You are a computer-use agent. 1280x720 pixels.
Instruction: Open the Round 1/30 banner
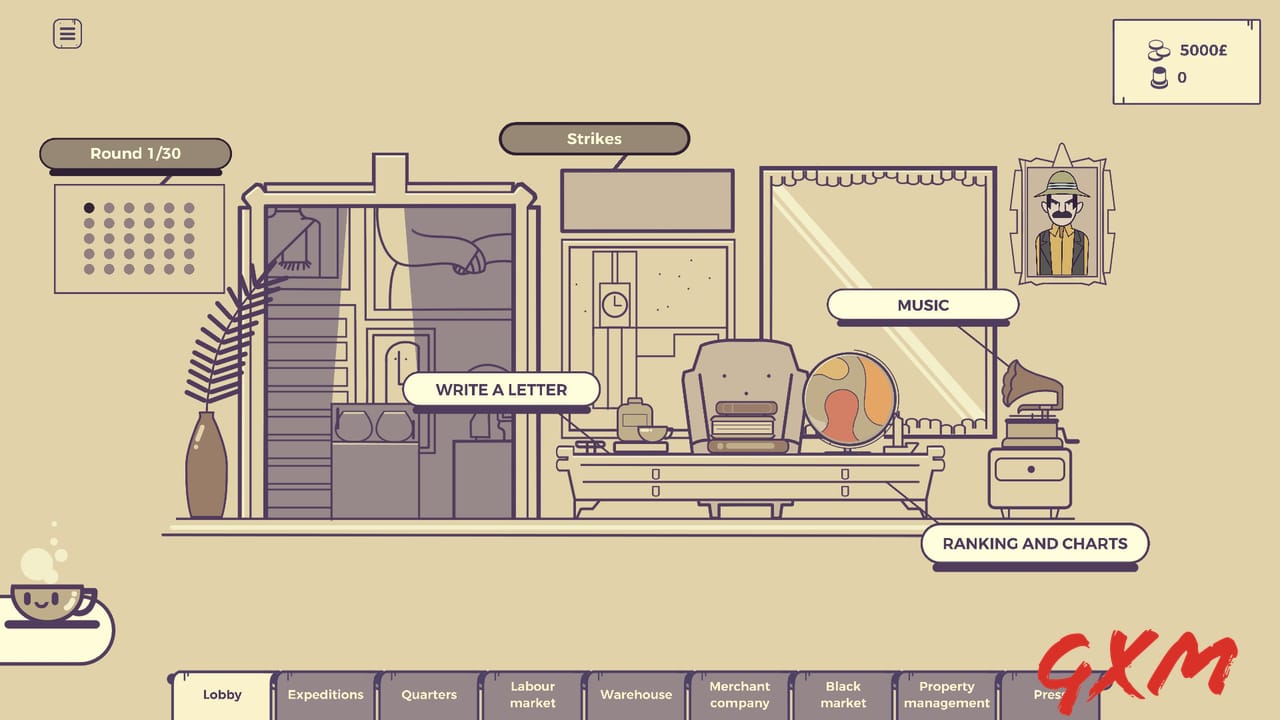[x=135, y=153]
